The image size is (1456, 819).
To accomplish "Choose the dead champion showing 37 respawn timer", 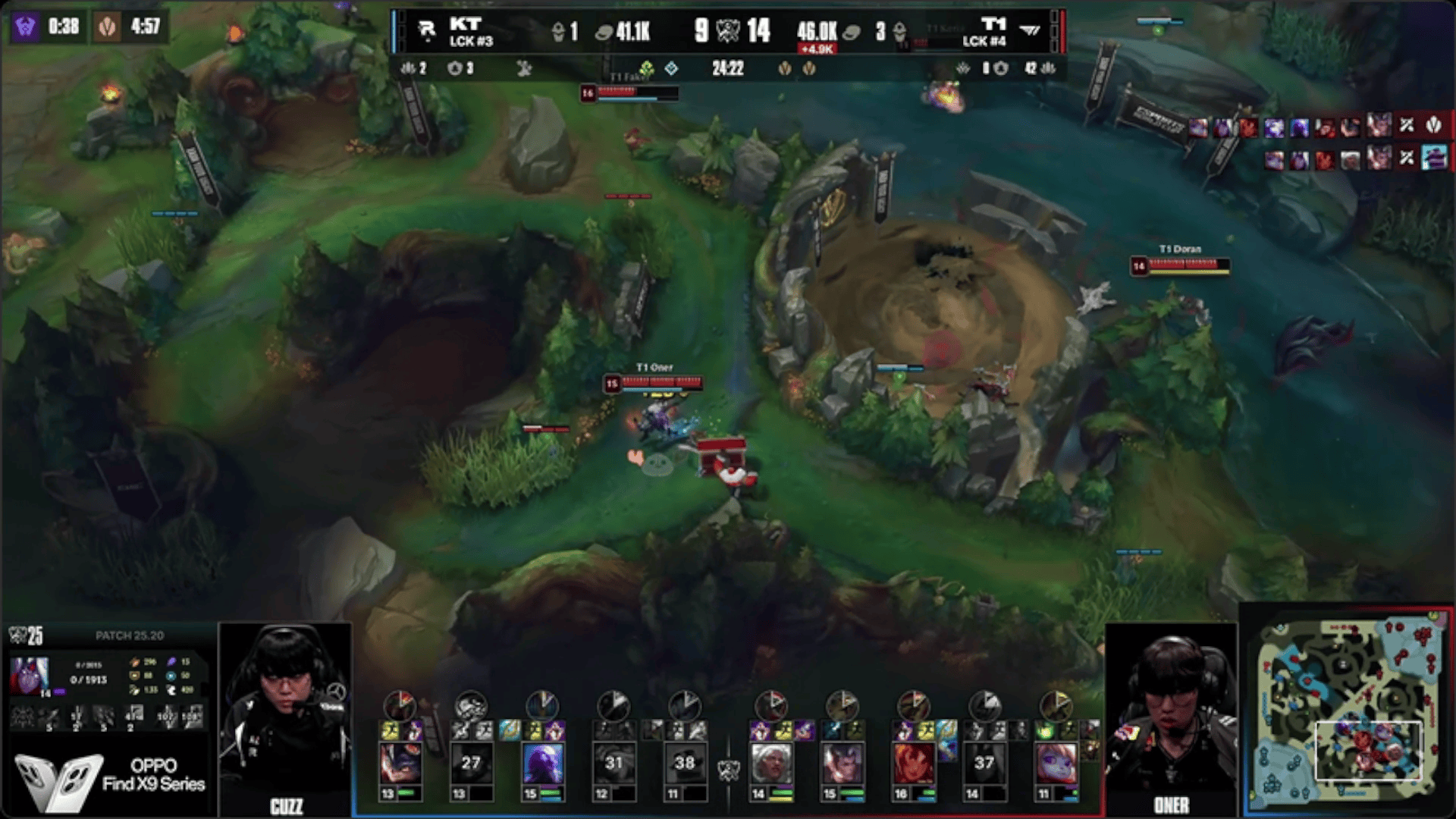I will [984, 762].
